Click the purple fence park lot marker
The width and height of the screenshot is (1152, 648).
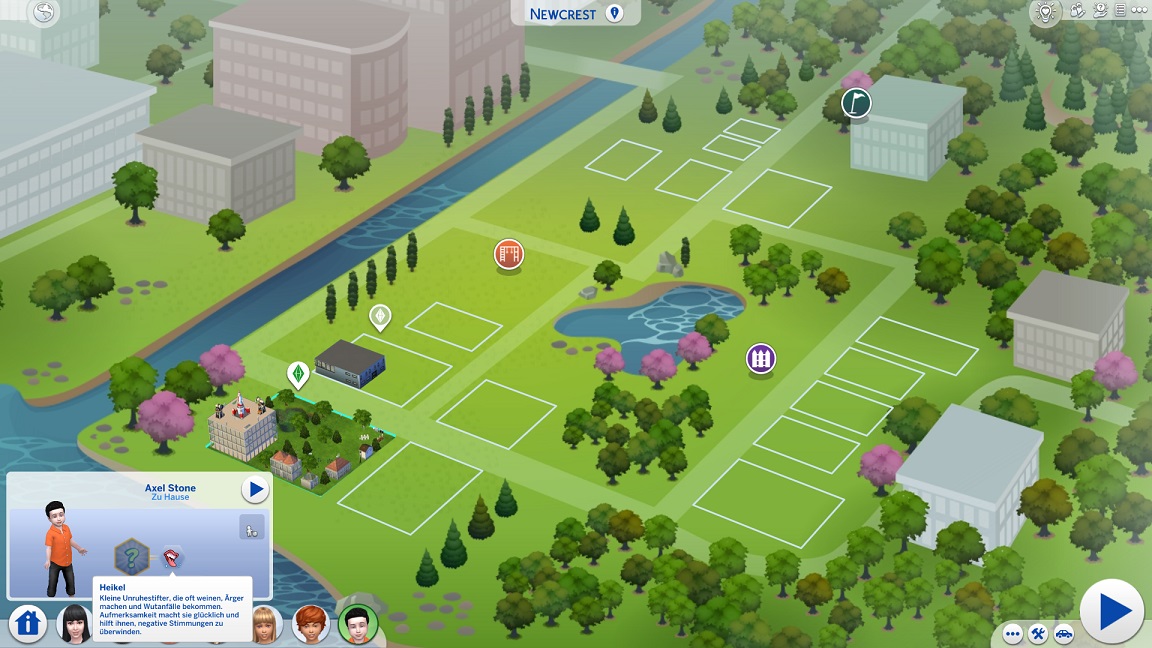pyautogui.click(x=761, y=358)
